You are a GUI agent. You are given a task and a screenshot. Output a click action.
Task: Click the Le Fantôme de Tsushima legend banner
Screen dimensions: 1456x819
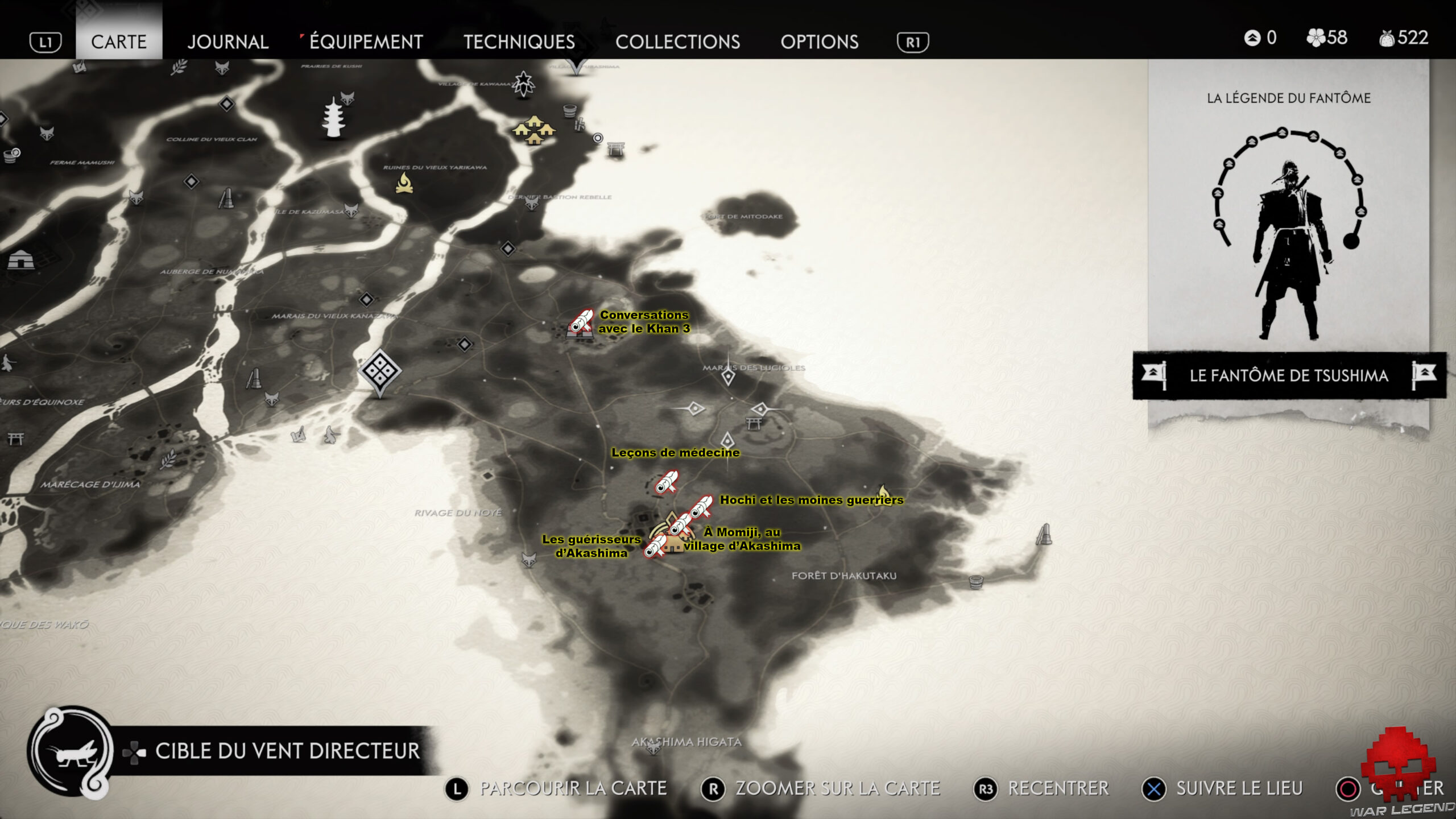[1289, 375]
